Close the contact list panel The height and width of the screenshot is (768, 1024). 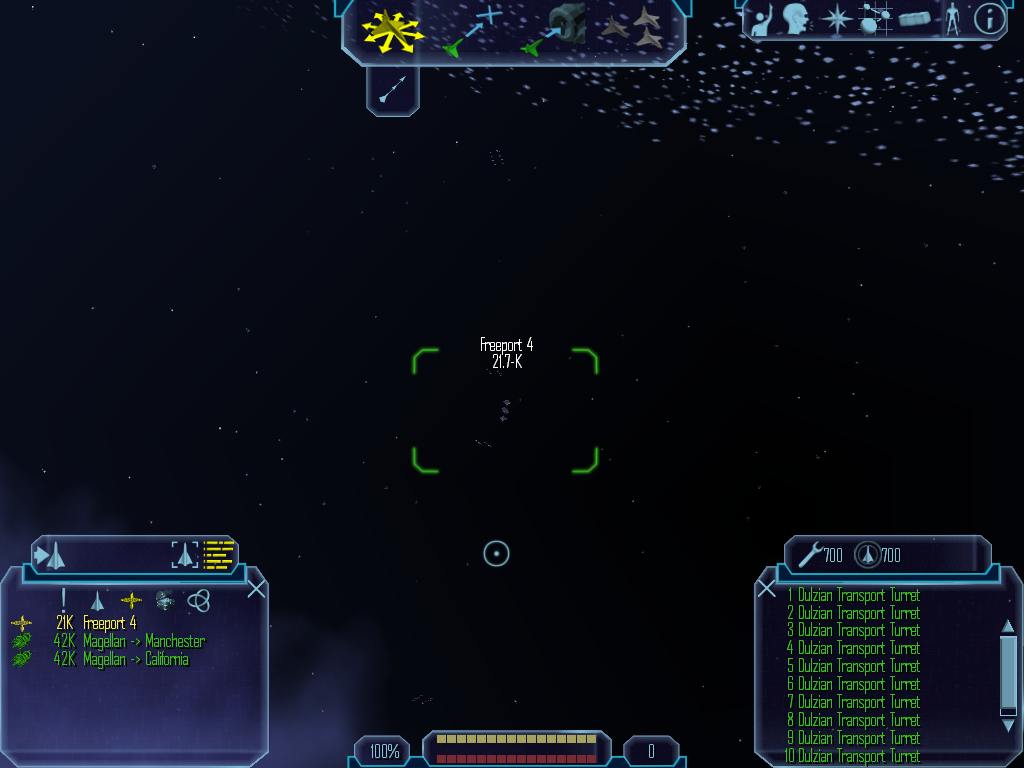pyautogui.click(x=256, y=588)
